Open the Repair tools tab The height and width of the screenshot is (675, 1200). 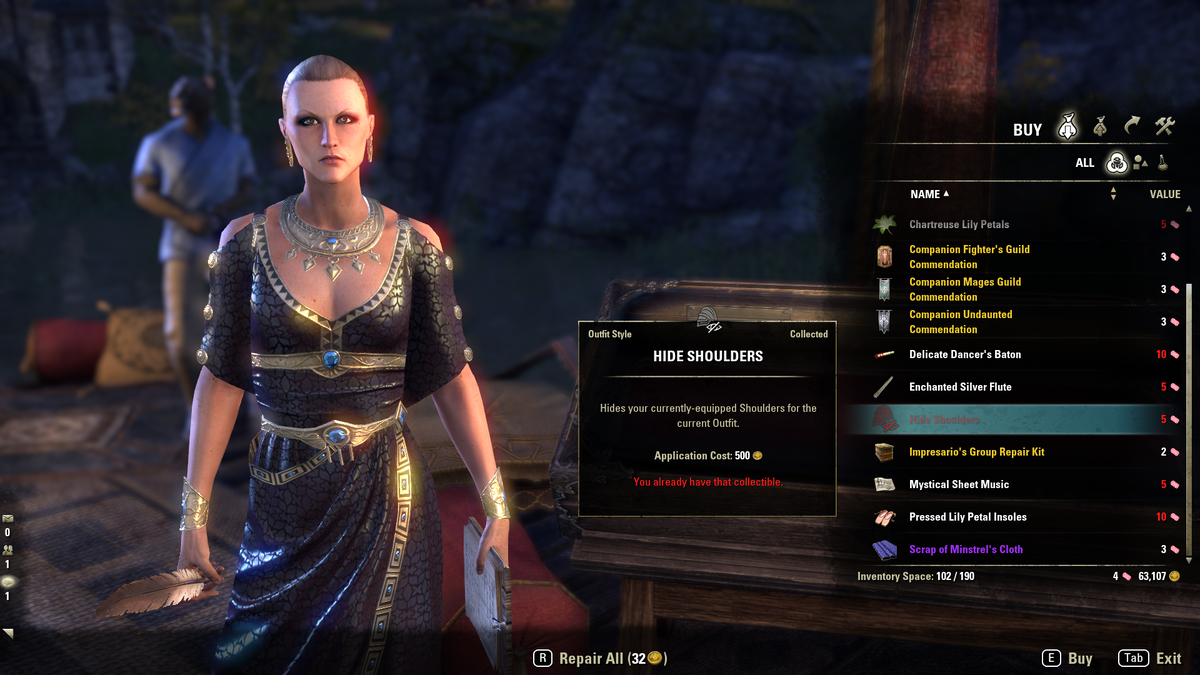coord(1165,127)
